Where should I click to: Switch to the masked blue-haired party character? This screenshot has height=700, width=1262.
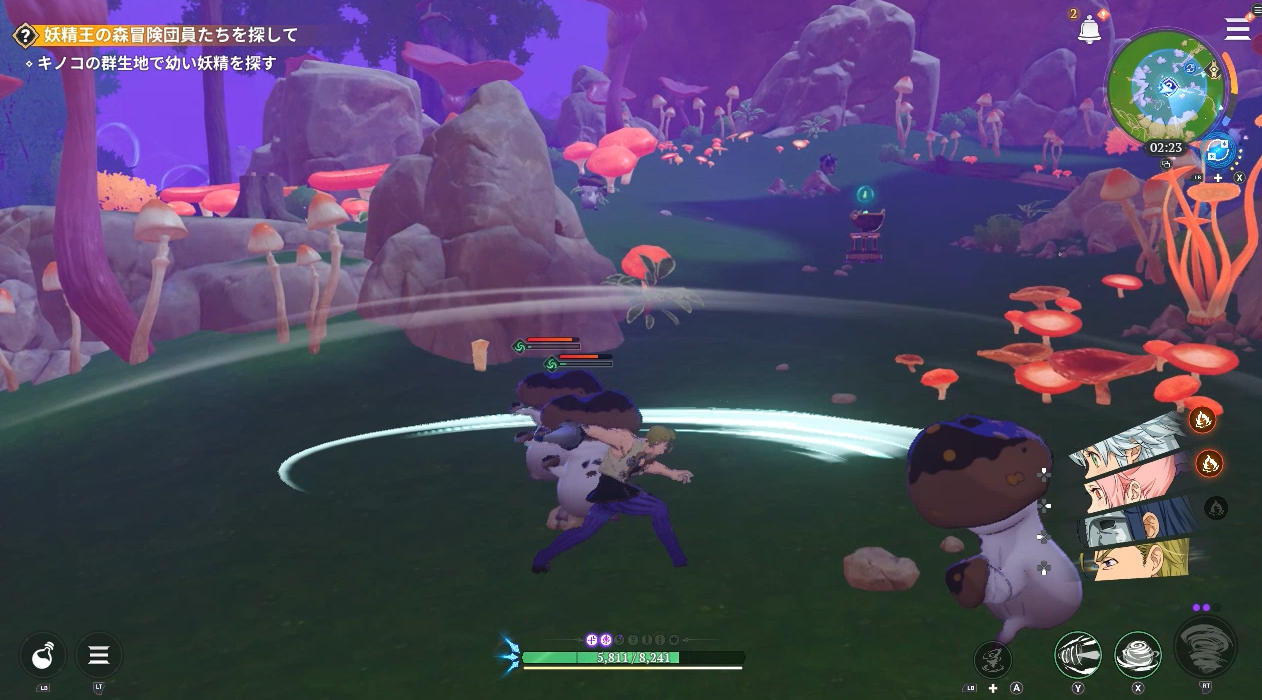(x=1136, y=524)
